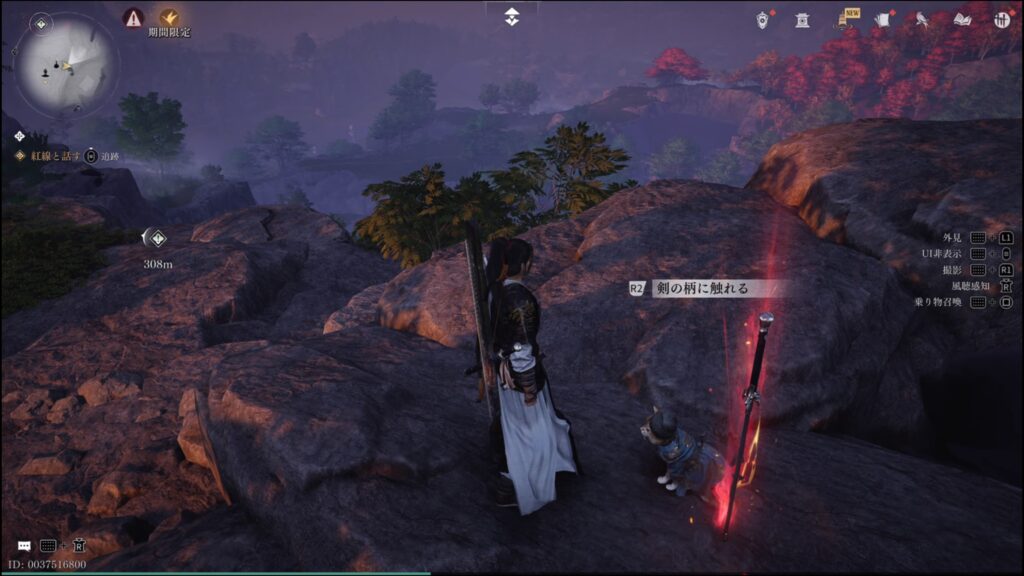Screen dimensions: 1024x576
Task: Open the ship icon tagged NEW
Action: point(843,20)
